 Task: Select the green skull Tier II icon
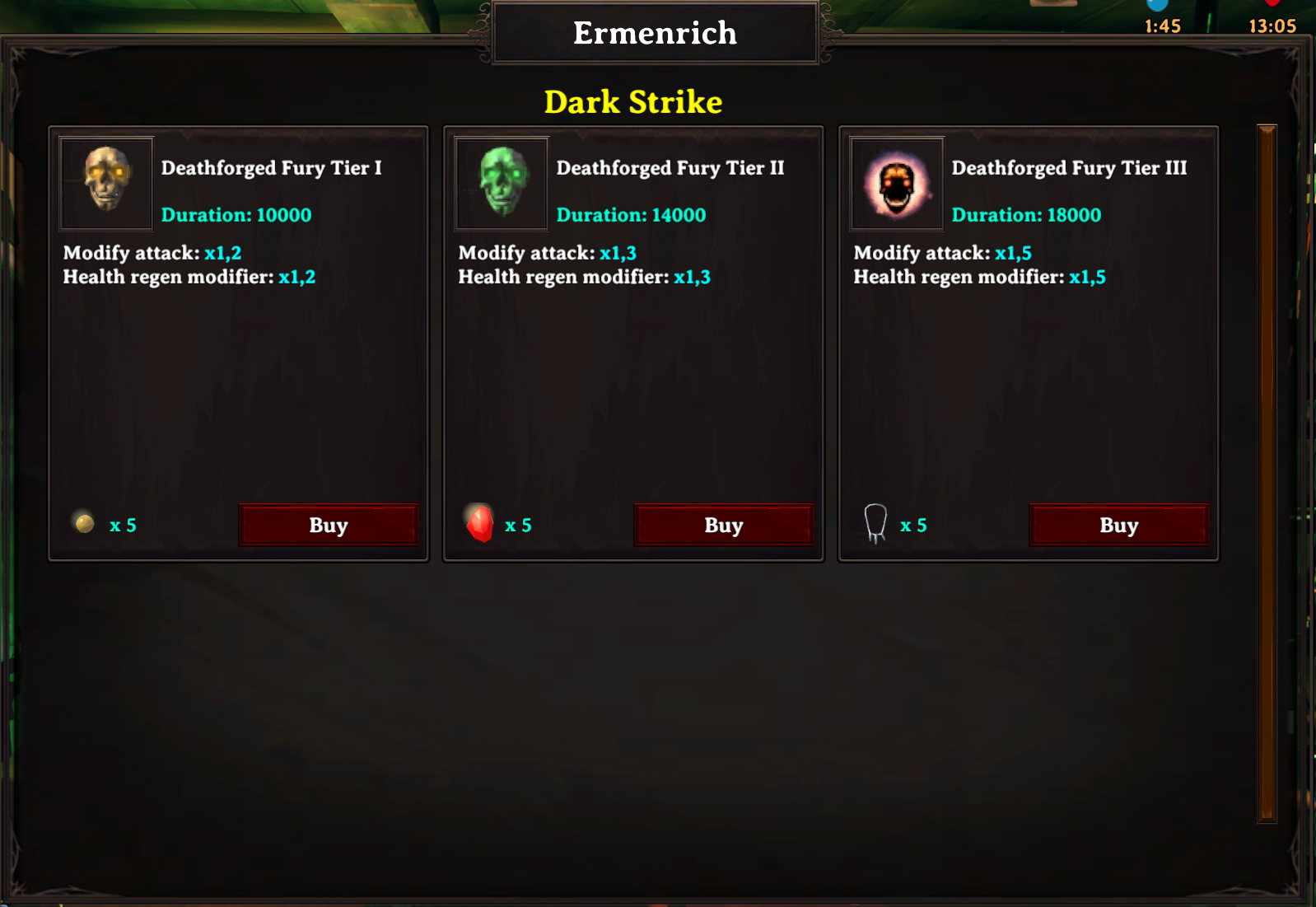[502, 183]
